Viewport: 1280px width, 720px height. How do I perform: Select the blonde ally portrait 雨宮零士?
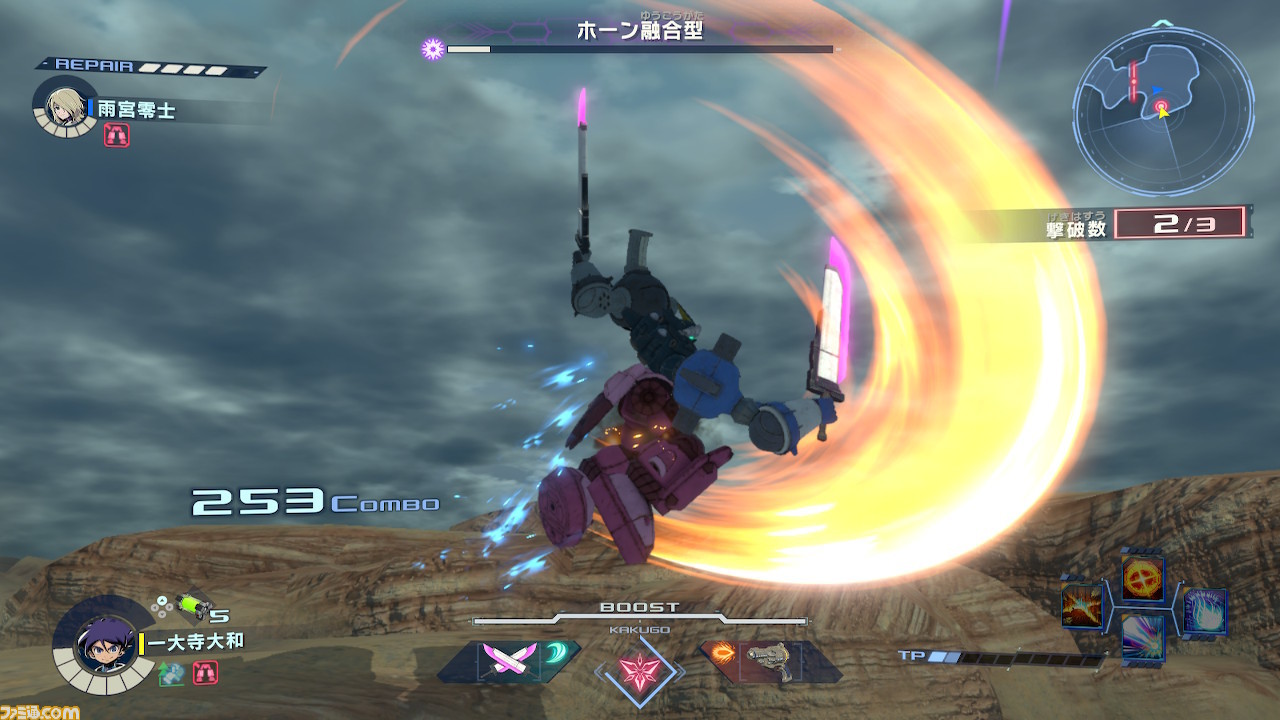pos(65,105)
